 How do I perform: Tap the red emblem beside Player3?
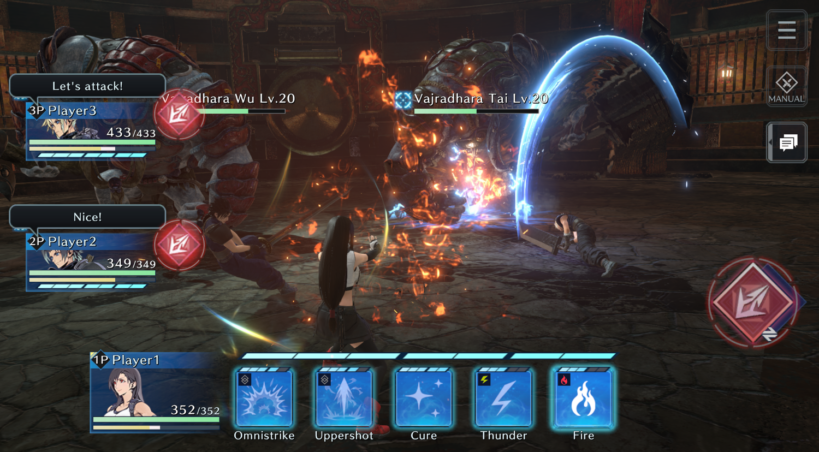pos(180,113)
